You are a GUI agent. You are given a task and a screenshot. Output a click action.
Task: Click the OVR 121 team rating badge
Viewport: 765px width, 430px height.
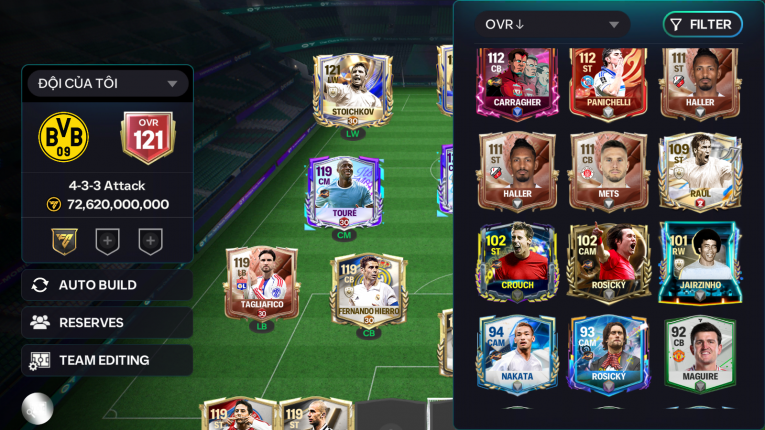tap(148, 138)
